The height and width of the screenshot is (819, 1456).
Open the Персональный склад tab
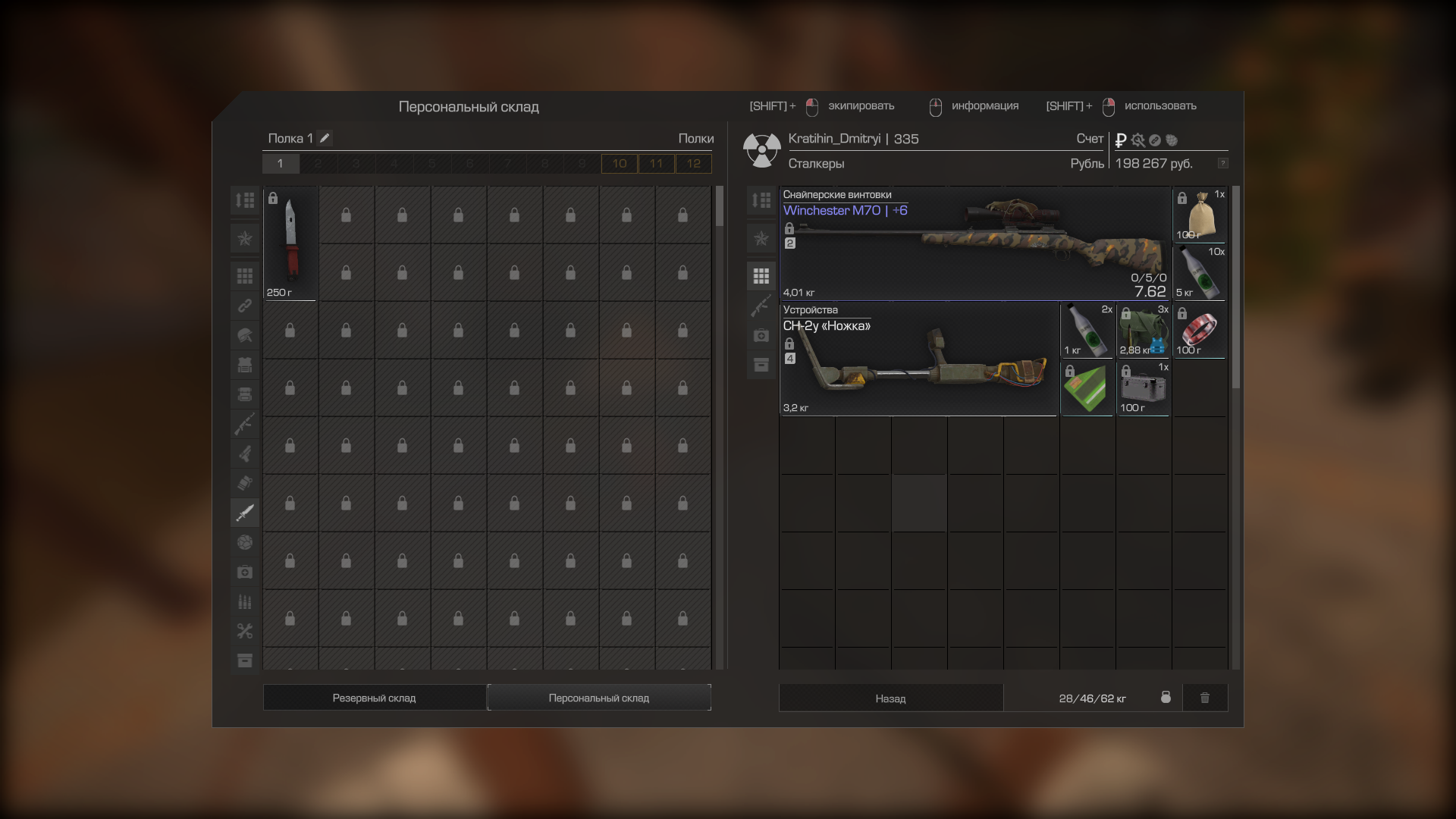click(598, 698)
